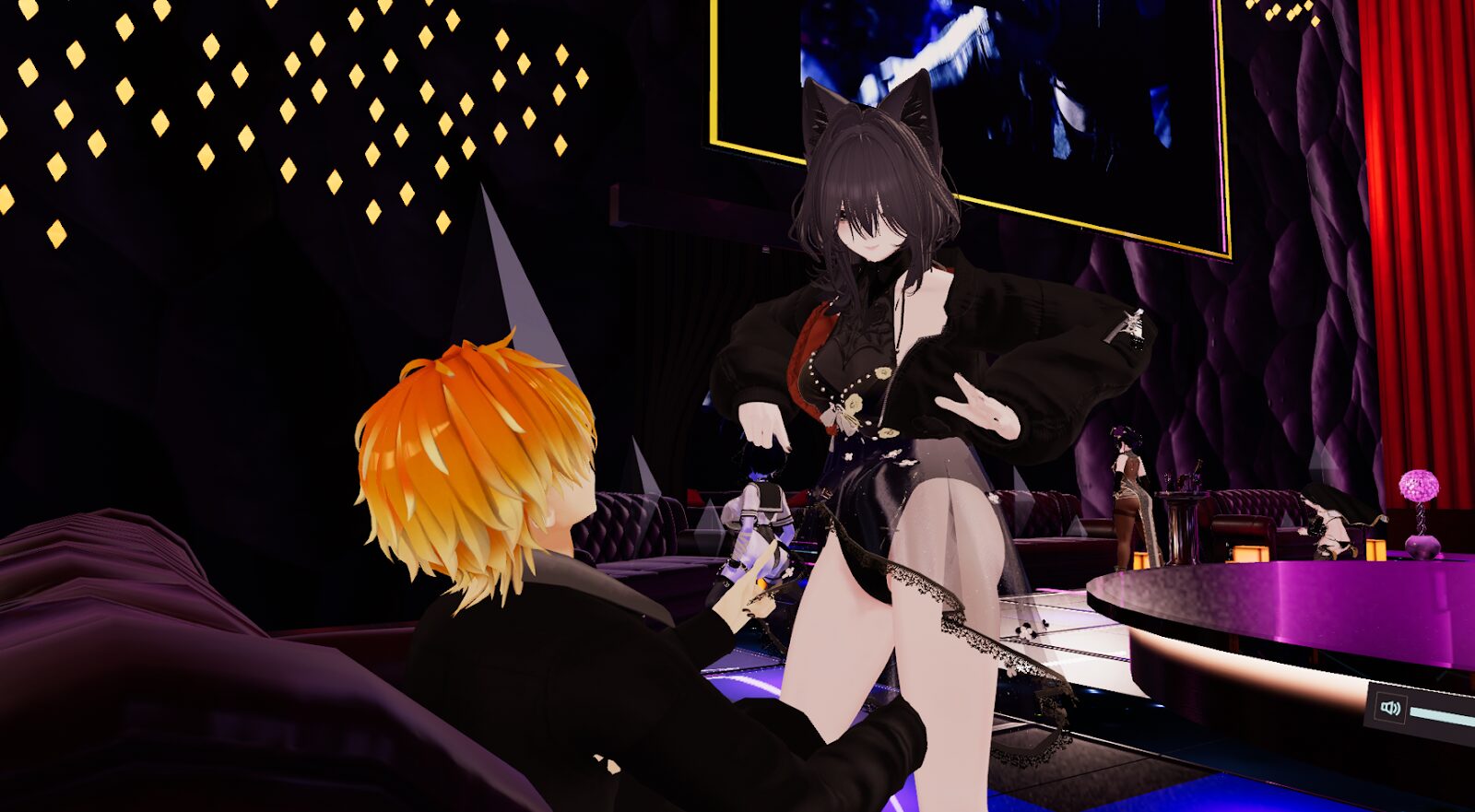The width and height of the screenshot is (1475, 812).
Task: Click the volume slider bar
Action: [1444, 715]
